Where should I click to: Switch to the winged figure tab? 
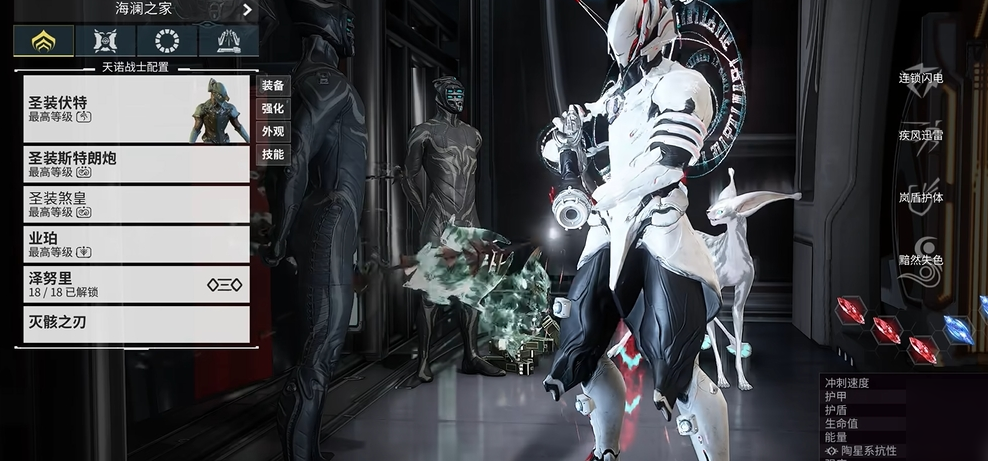click(x=105, y=41)
